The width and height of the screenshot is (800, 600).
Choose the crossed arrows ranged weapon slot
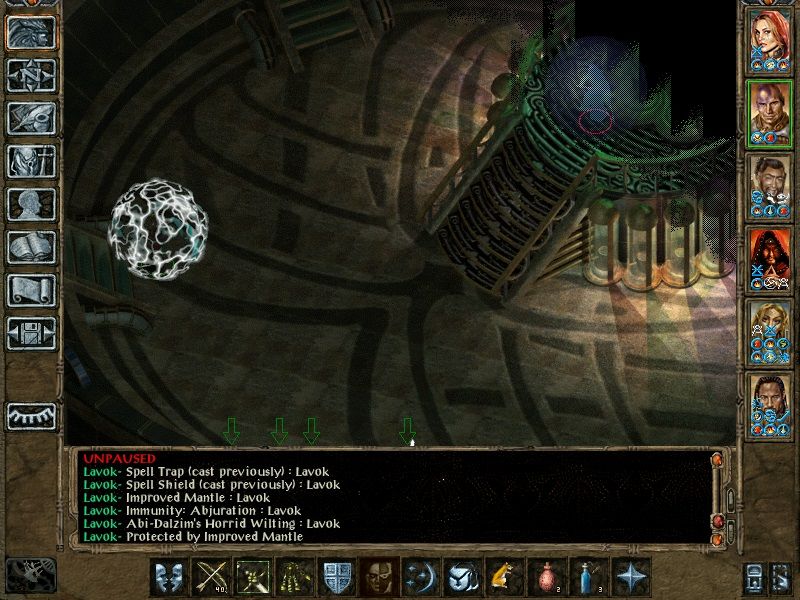point(210,578)
